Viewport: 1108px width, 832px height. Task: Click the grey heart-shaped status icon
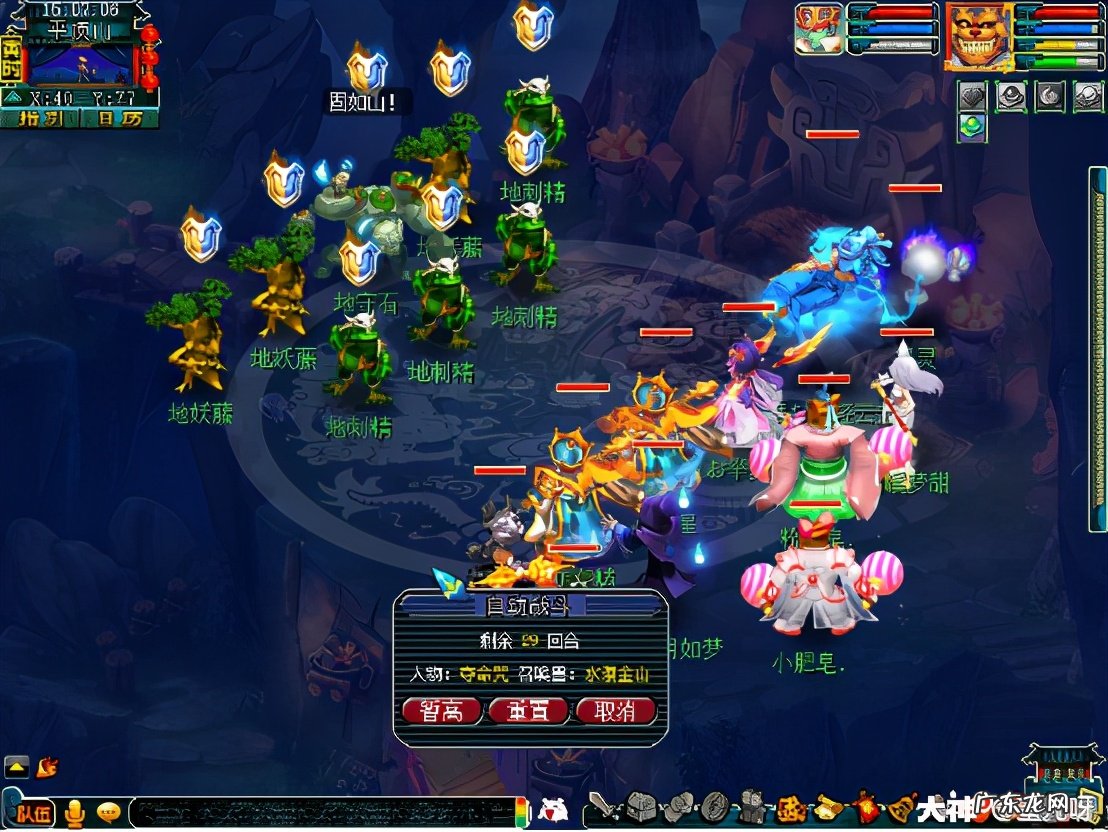pyautogui.click(x=973, y=96)
